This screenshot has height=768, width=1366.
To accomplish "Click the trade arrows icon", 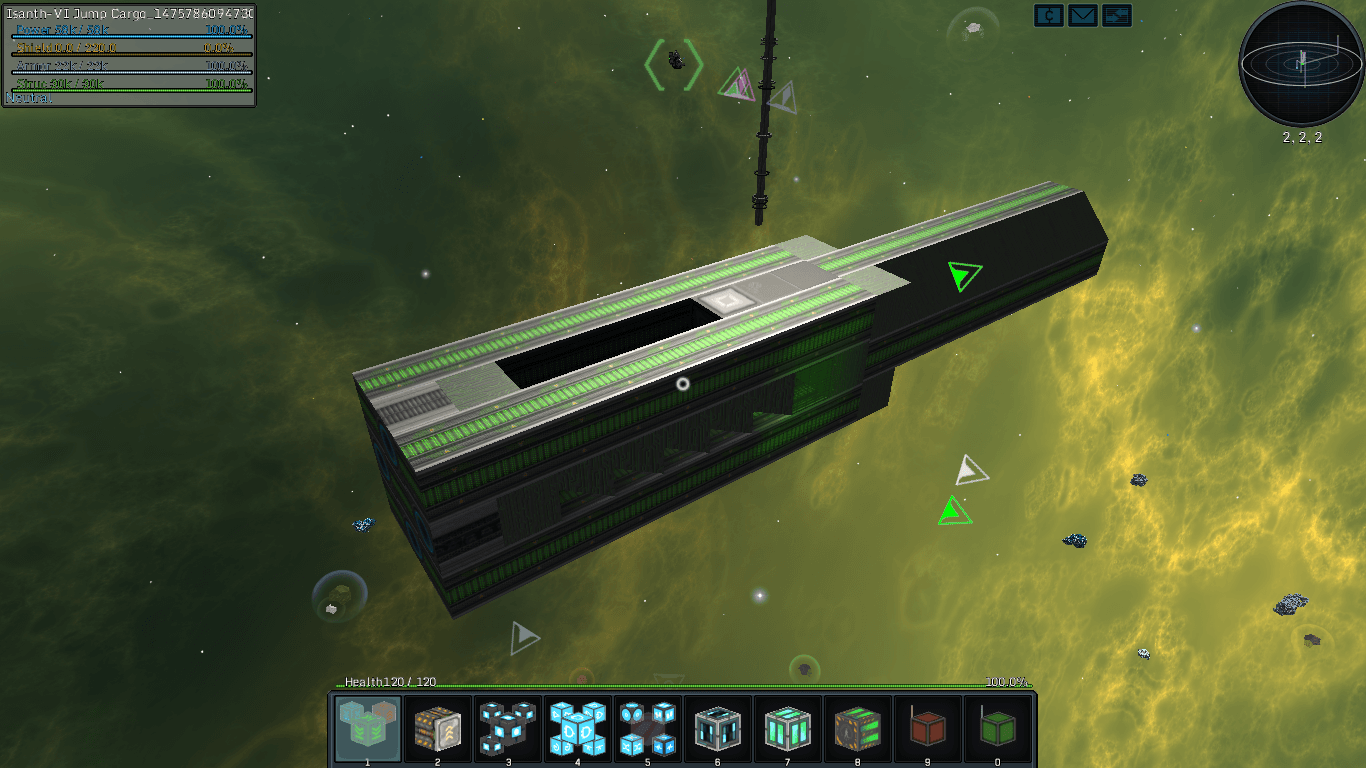I will 1117,15.
